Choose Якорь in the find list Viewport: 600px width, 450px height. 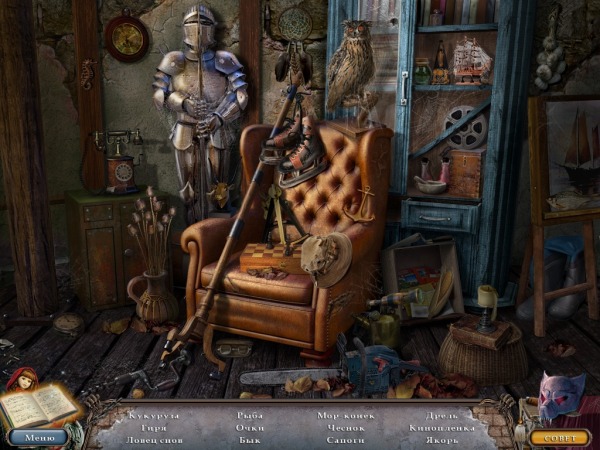coord(443,440)
